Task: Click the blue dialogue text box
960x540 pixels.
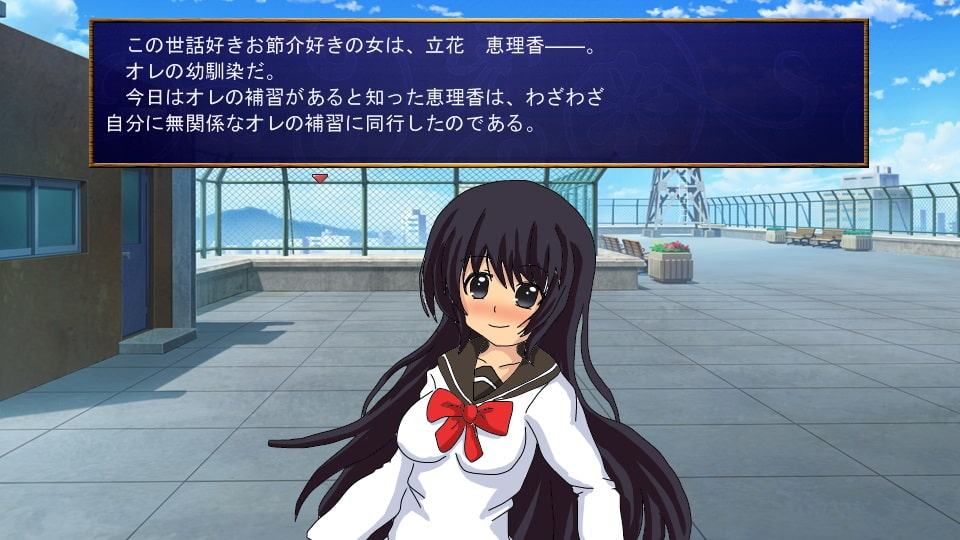Action: coord(478,92)
